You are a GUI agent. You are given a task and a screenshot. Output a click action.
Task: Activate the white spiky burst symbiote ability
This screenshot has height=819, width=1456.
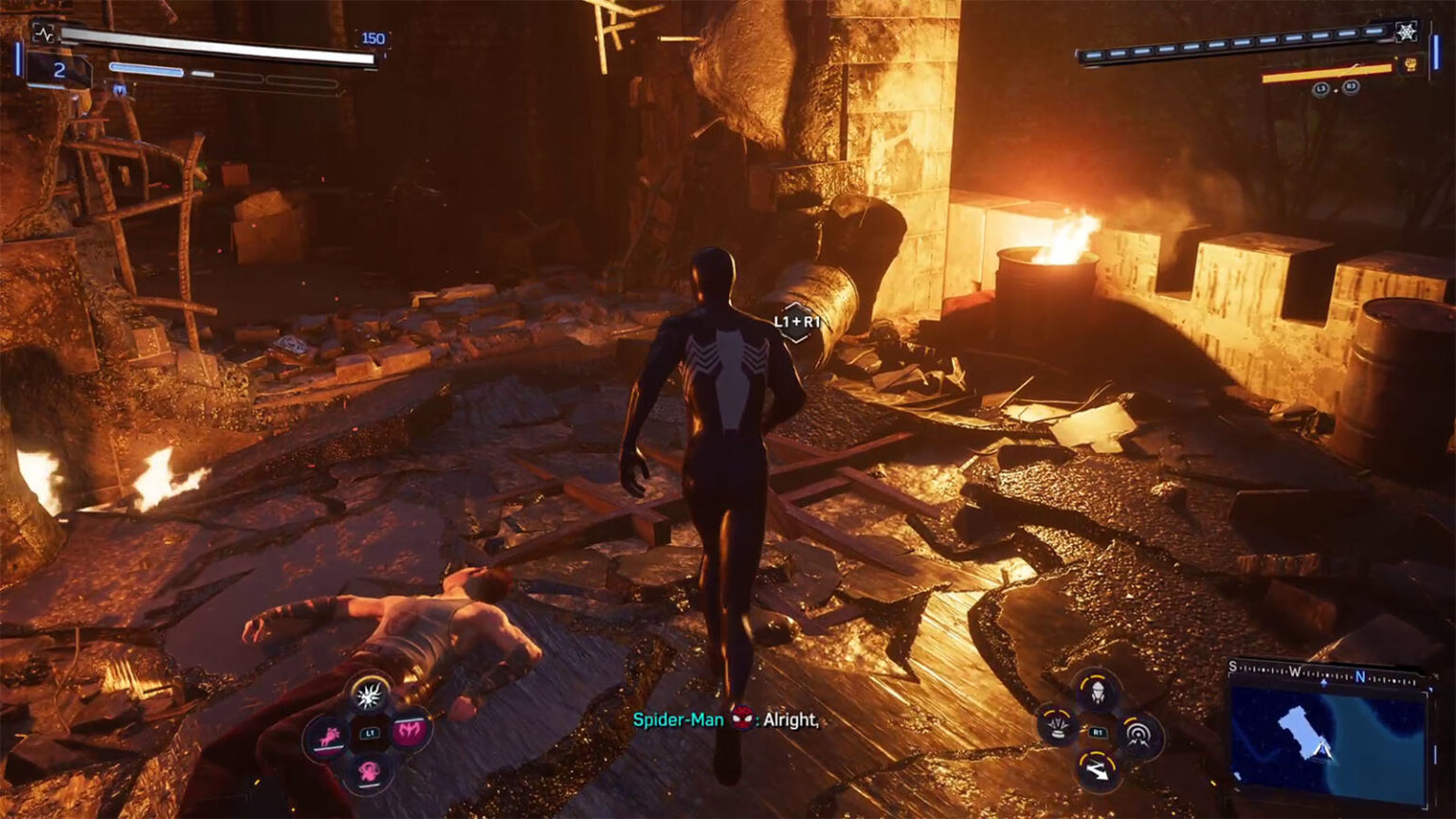(369, 693)
